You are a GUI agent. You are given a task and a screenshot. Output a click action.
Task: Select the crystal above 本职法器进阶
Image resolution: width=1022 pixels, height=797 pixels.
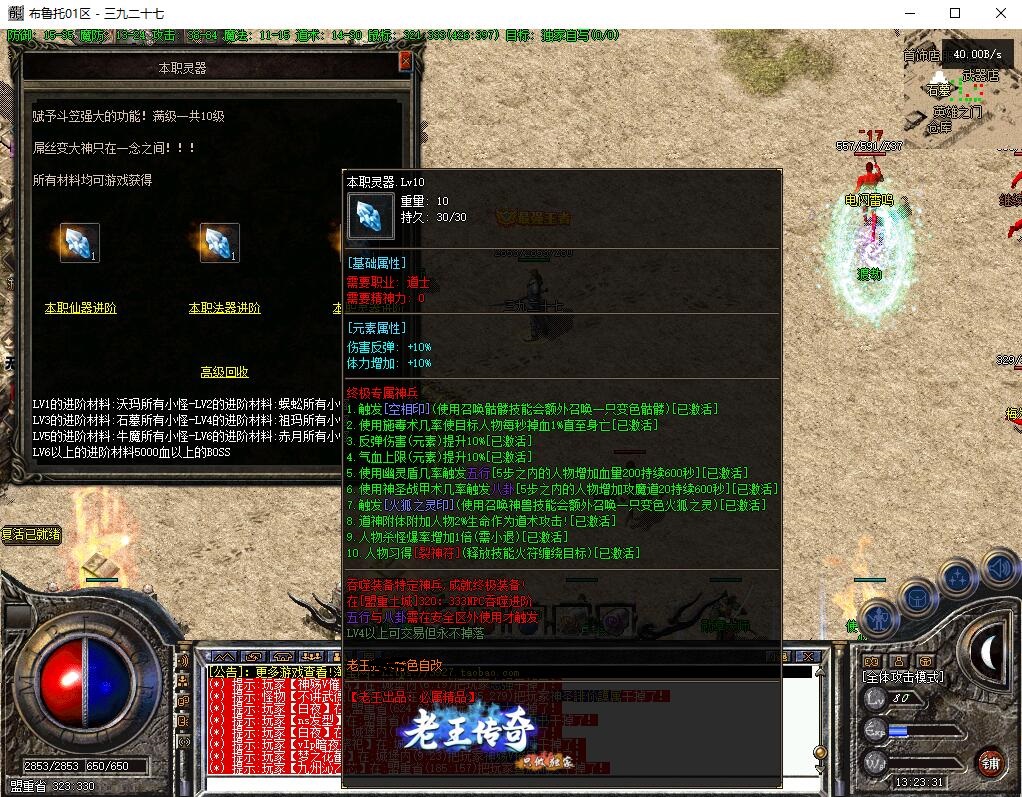click(219, 243)
